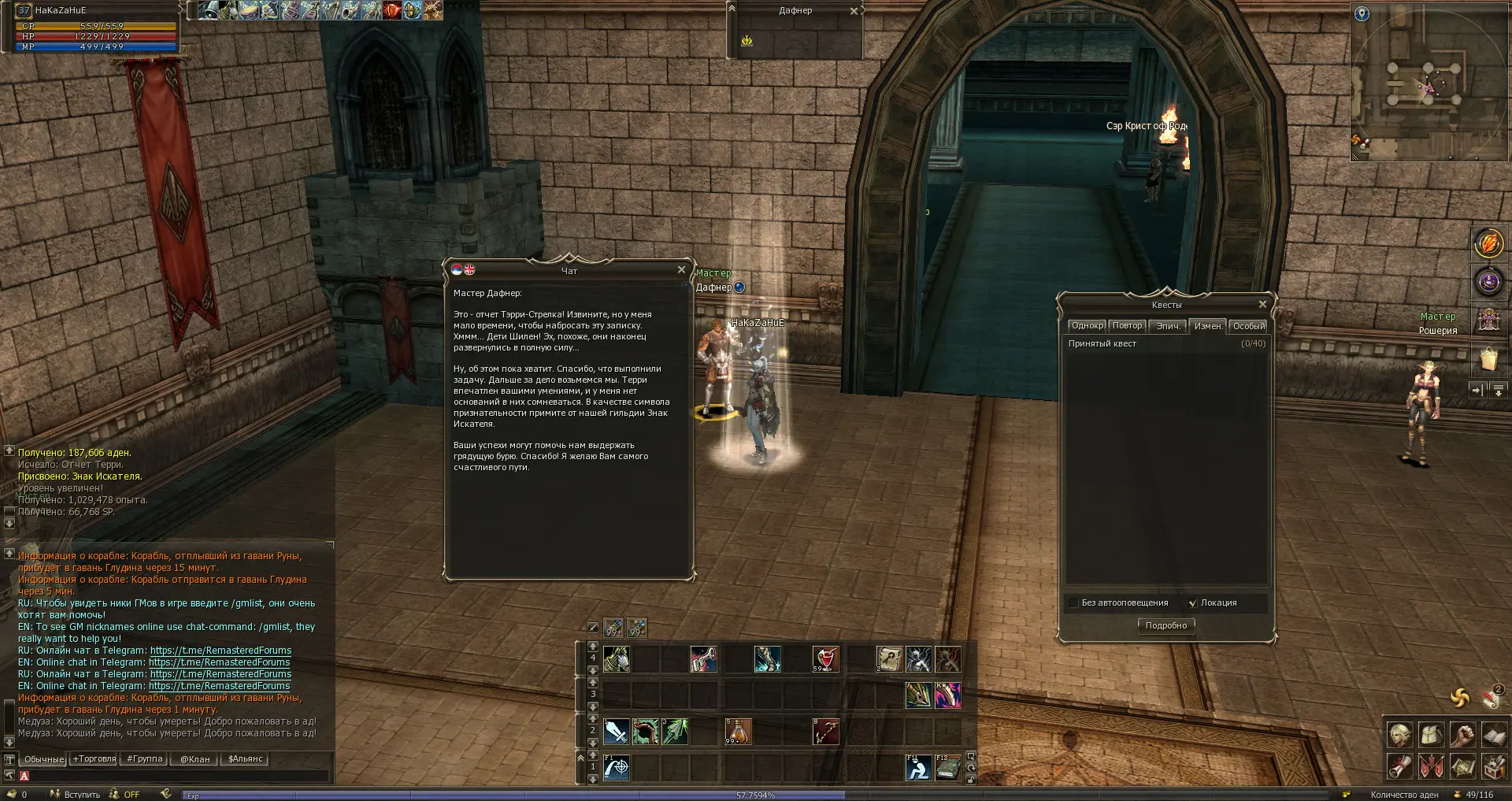Open the first Telegram RemasteredForums link
Viewport: 1512px width, 801px height.
220,651
